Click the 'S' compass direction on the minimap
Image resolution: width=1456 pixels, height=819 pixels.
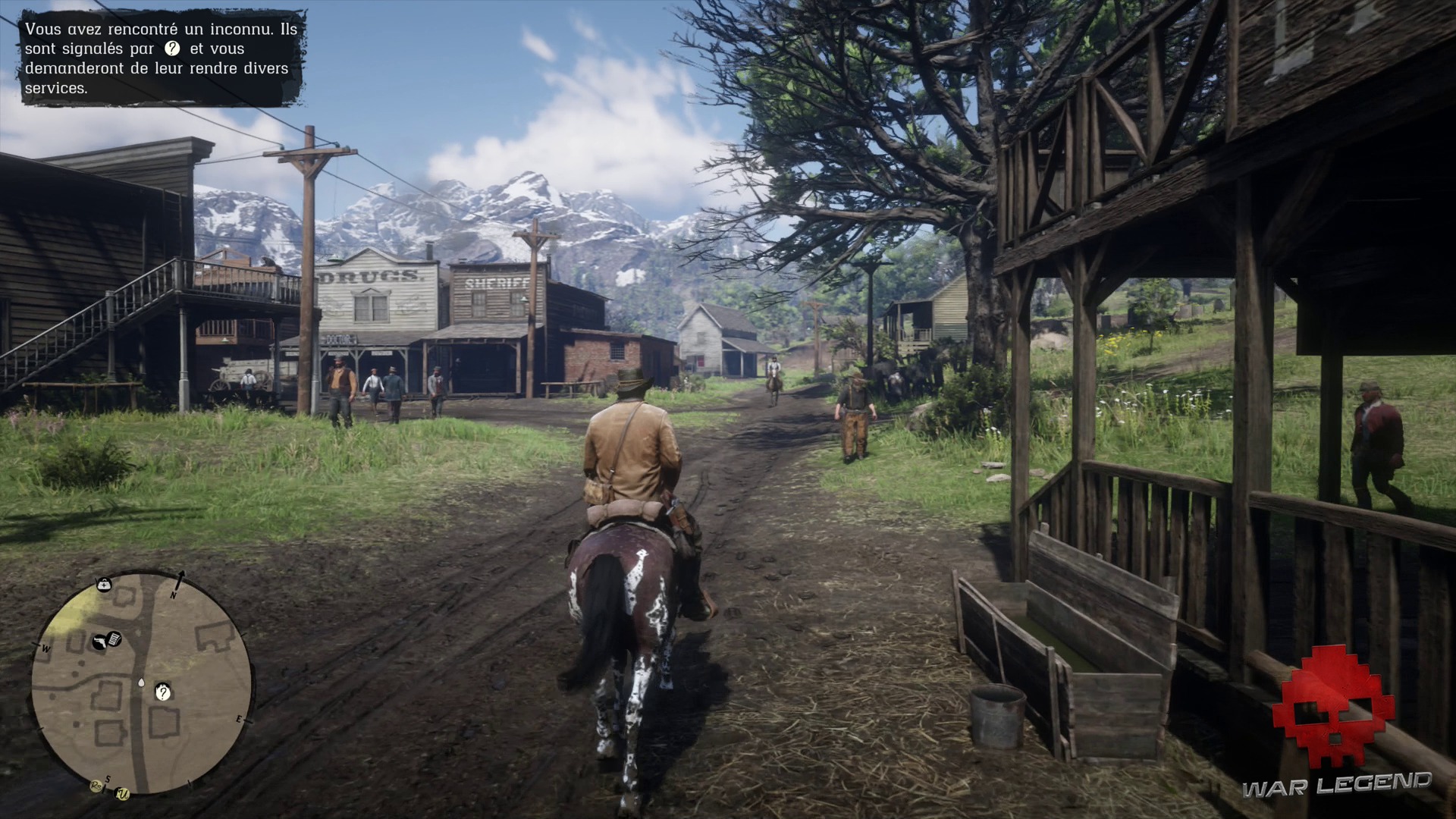click(x=108, y=779)
